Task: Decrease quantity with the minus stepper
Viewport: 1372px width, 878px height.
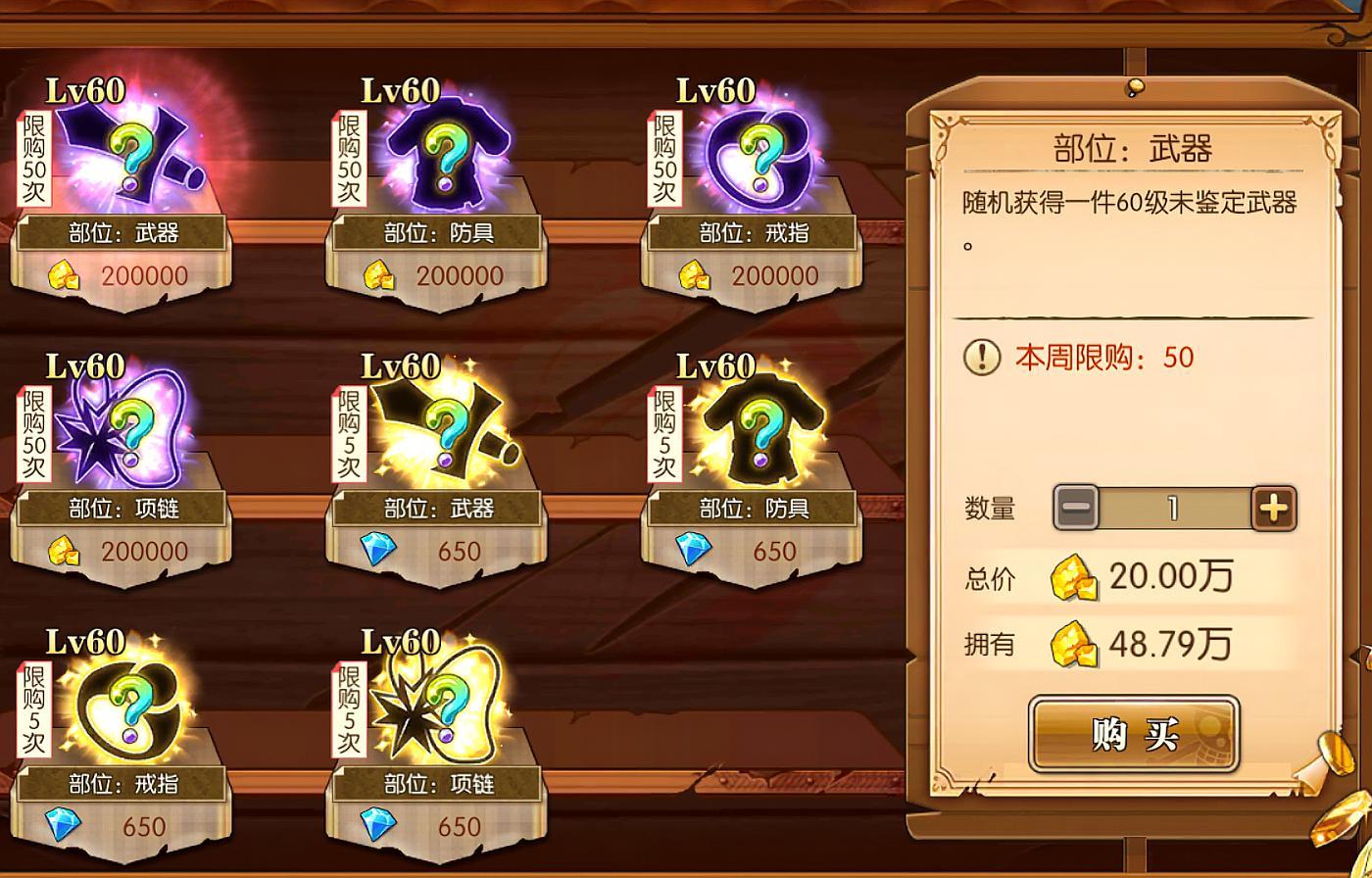Action: 1076,507
